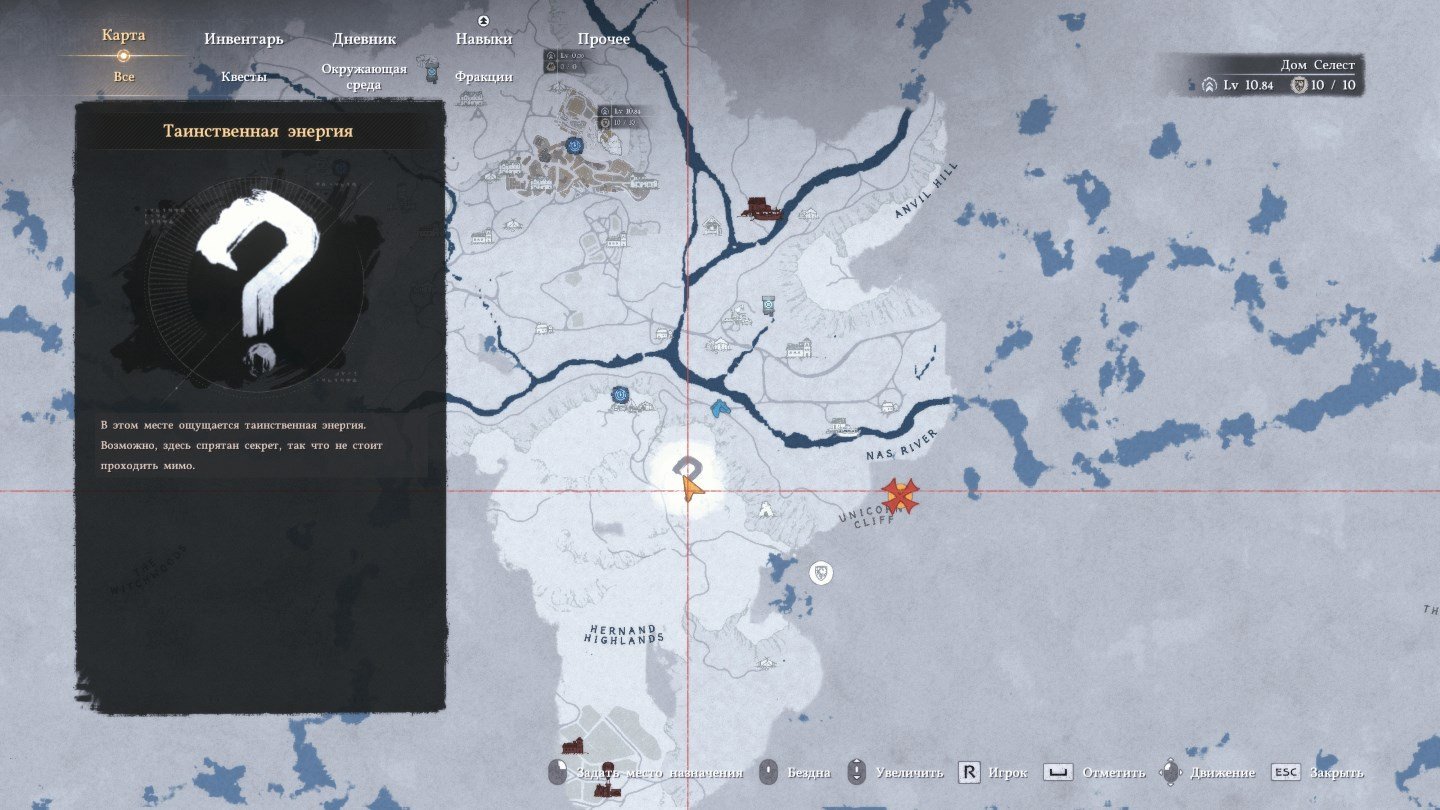Viewport: 1440px width, 810px height.
Task: Select the red X marker near Unicorn Cliff
Action: [x=900, y=495]
